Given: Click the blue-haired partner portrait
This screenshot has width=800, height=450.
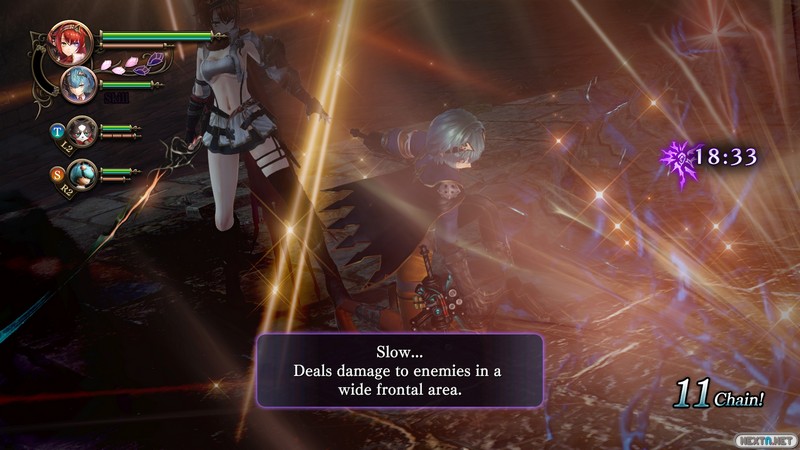Looking at the screenshot, I should tap(77, 85).
